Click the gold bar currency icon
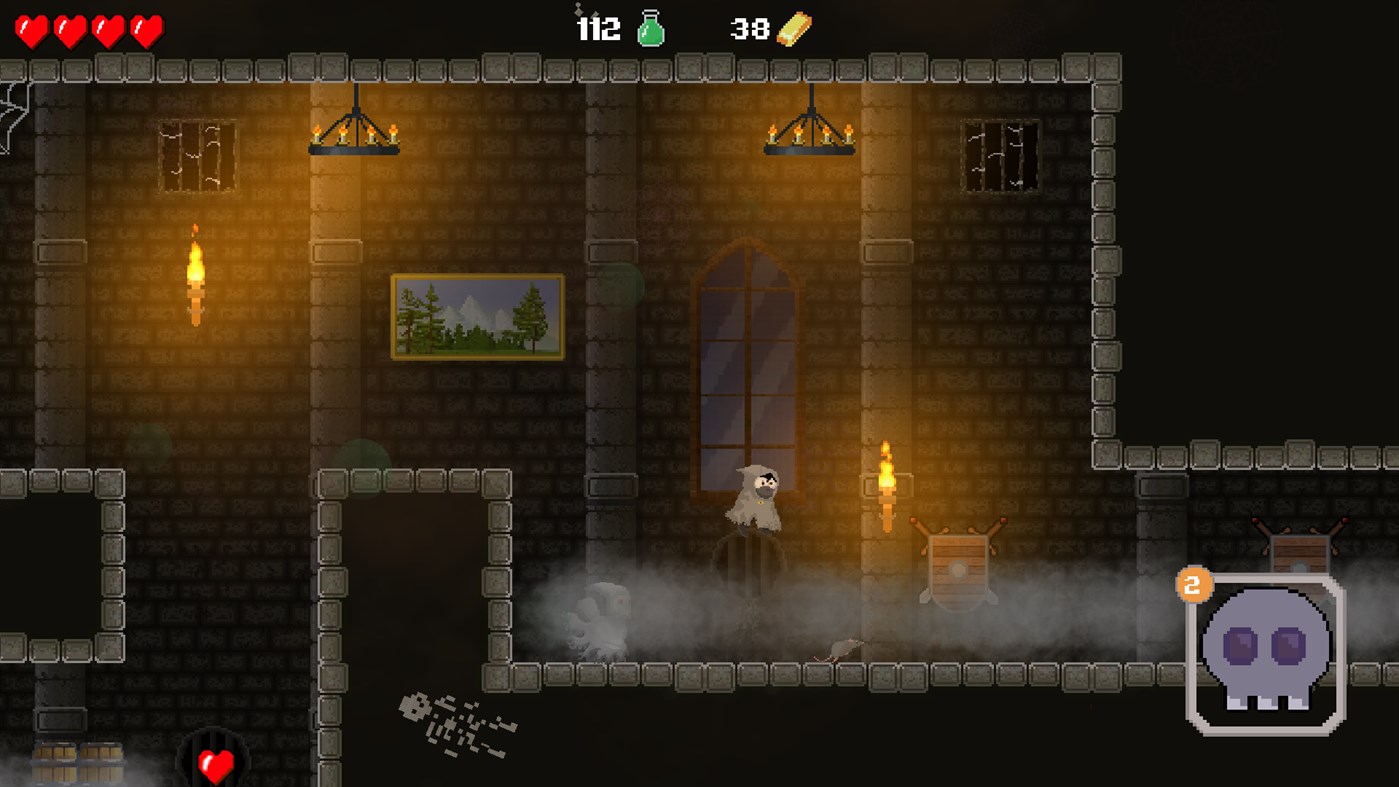Screen dimensions: 1399x787 [793, 27]
